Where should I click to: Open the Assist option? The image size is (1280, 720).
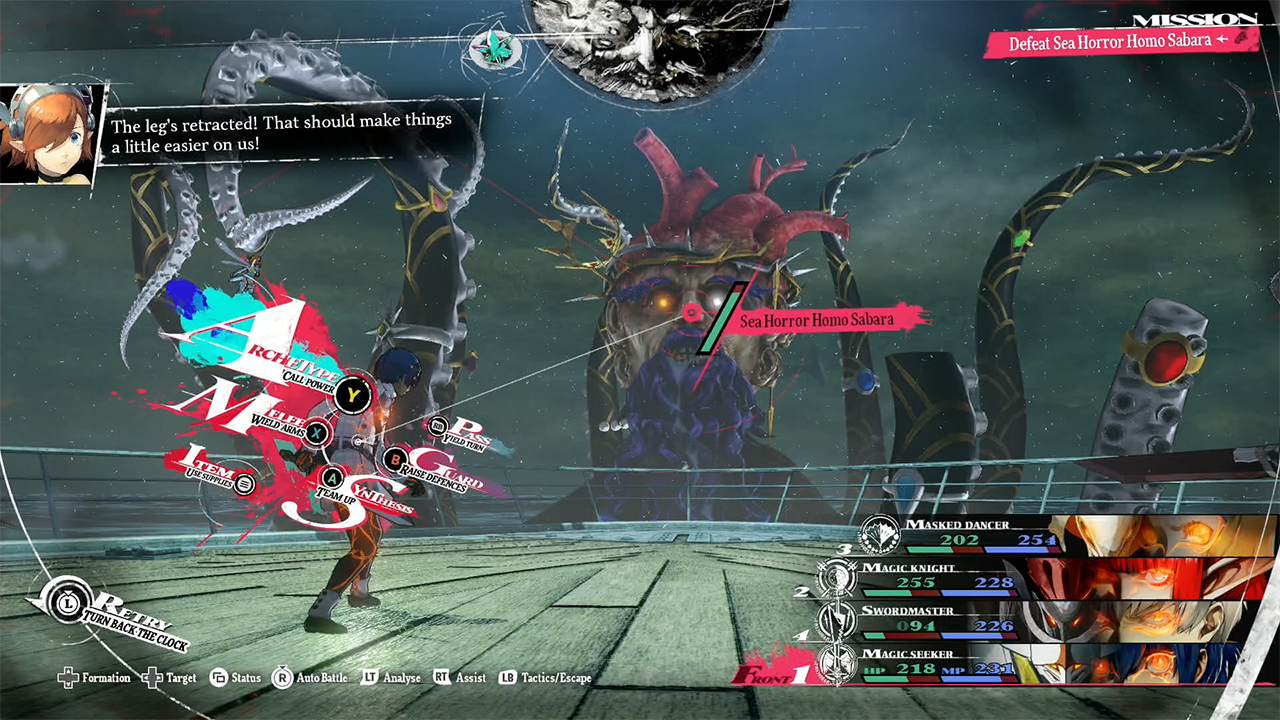461,678
